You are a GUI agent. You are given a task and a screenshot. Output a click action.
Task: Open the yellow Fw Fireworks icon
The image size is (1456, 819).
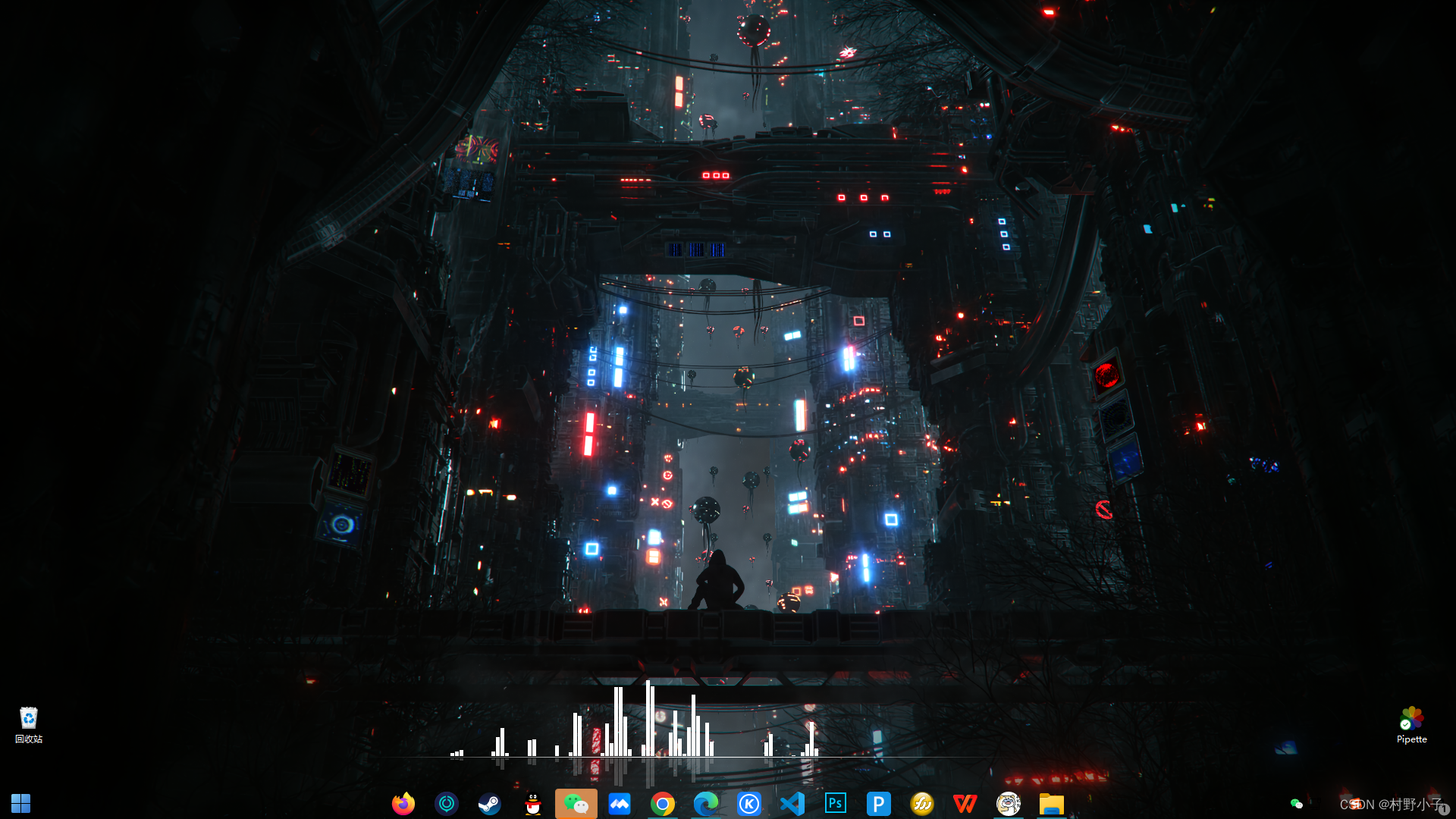click(922, 803)
